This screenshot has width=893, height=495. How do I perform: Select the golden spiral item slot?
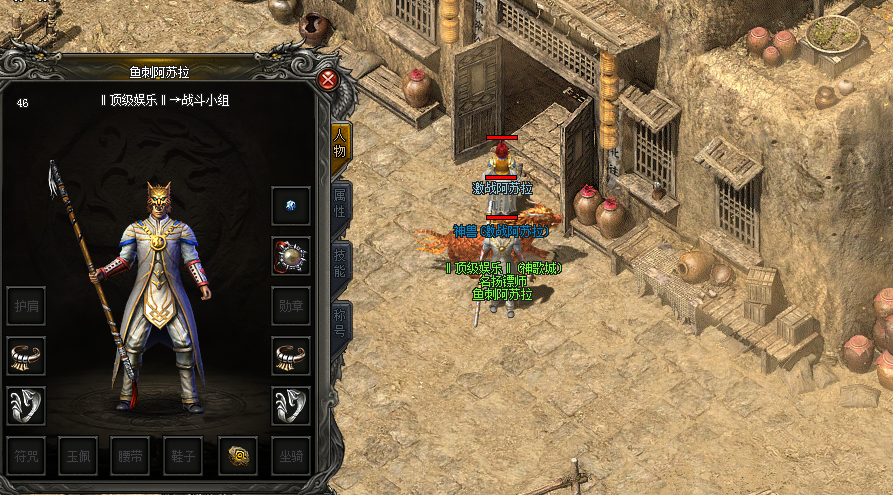pos(238,456)
